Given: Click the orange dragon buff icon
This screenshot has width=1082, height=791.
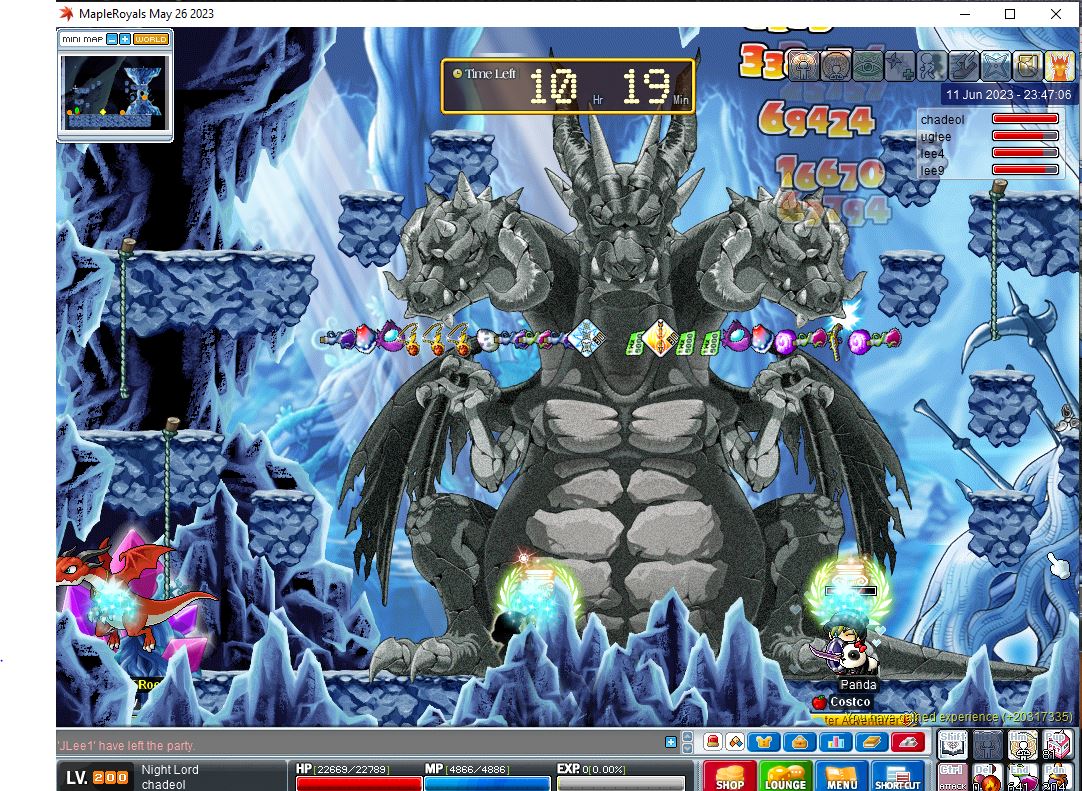Looking at the screenshot, I should click(x=1059, y=66).
